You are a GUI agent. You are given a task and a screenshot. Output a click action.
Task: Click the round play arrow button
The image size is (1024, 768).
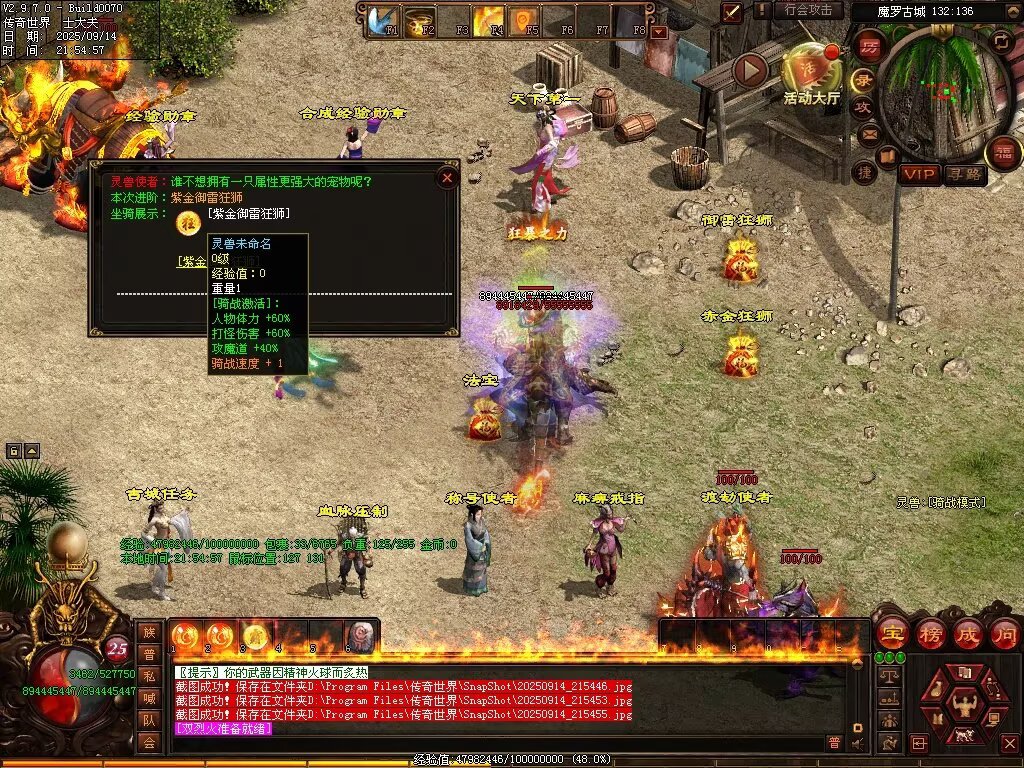[x=750, y=70]
